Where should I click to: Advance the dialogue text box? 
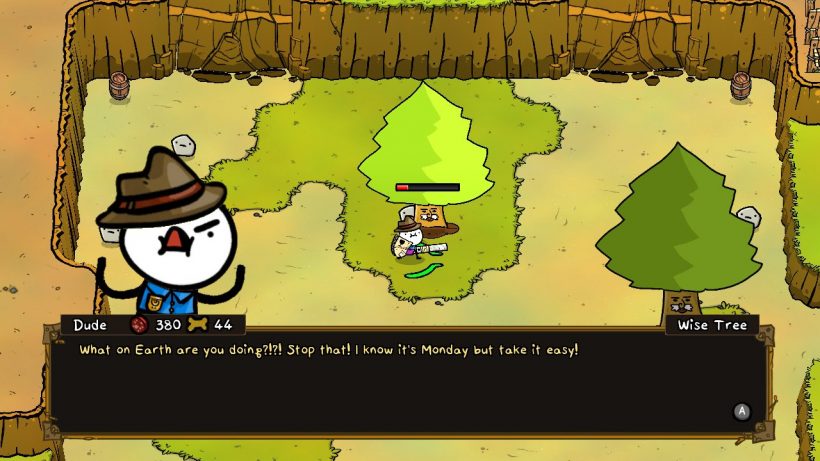[741, 411]
